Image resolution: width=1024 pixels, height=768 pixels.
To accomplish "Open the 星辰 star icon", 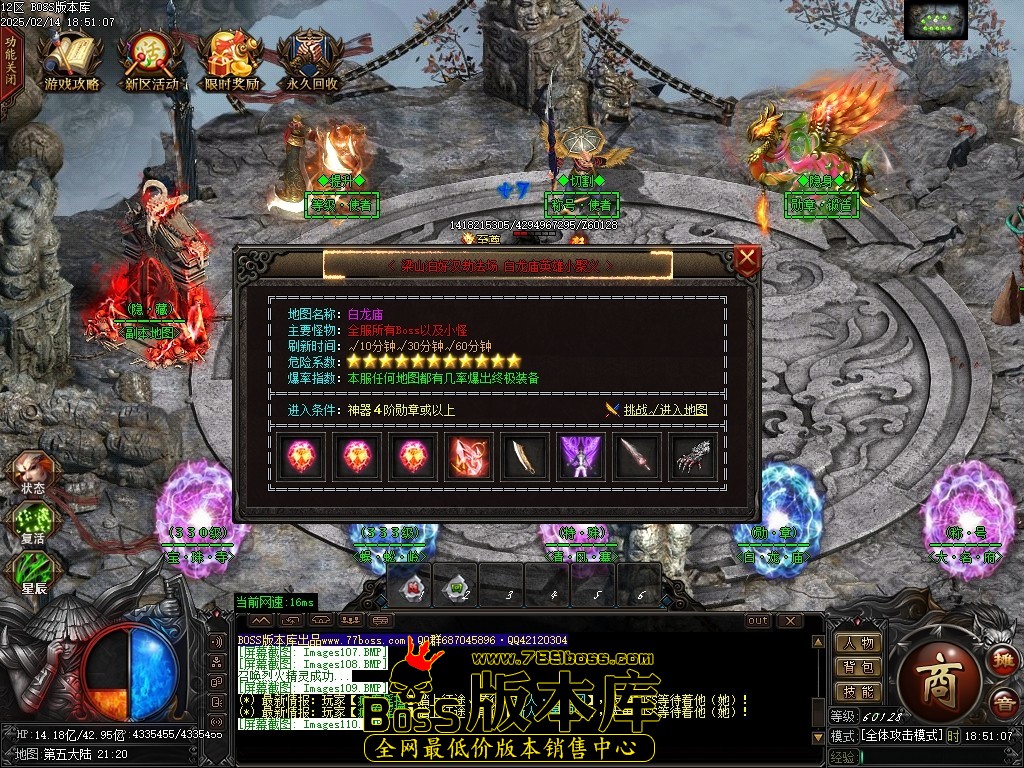I will pyautogui.click(x=33, y=573).
